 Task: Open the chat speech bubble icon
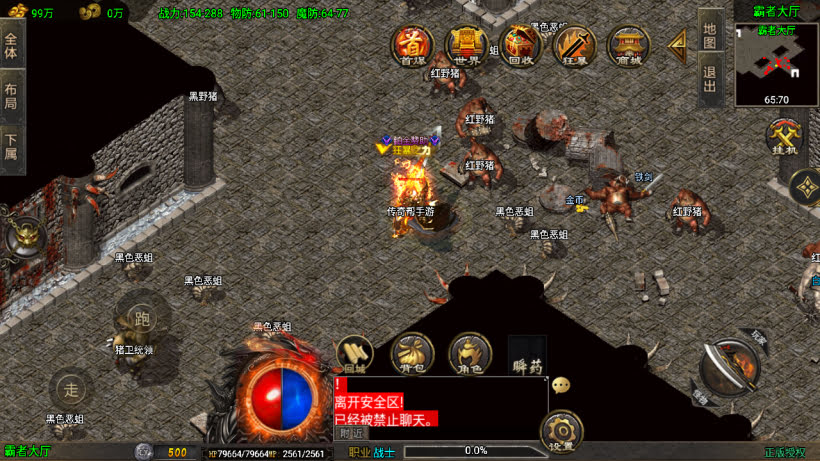coord(561,385)
